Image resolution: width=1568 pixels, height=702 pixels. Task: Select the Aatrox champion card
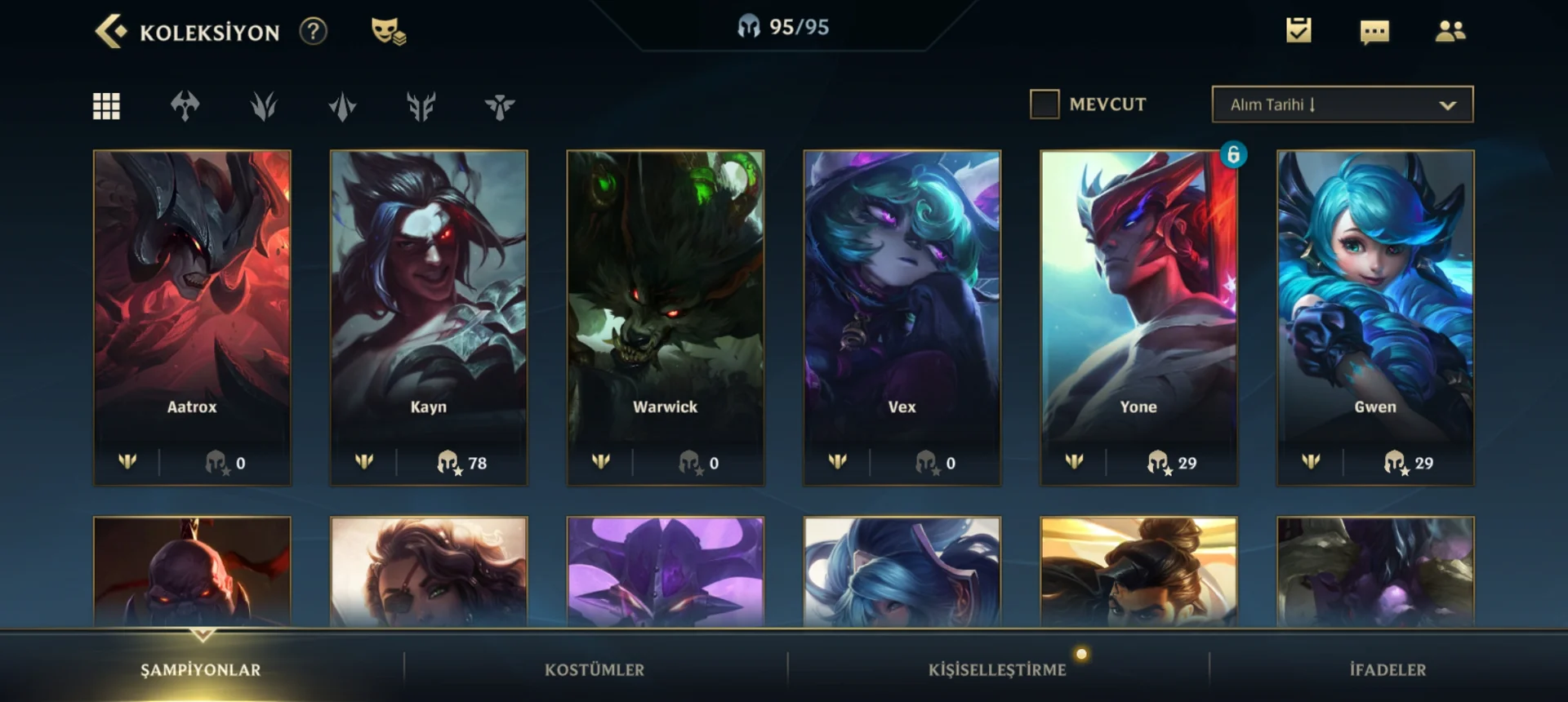point(192,317)
